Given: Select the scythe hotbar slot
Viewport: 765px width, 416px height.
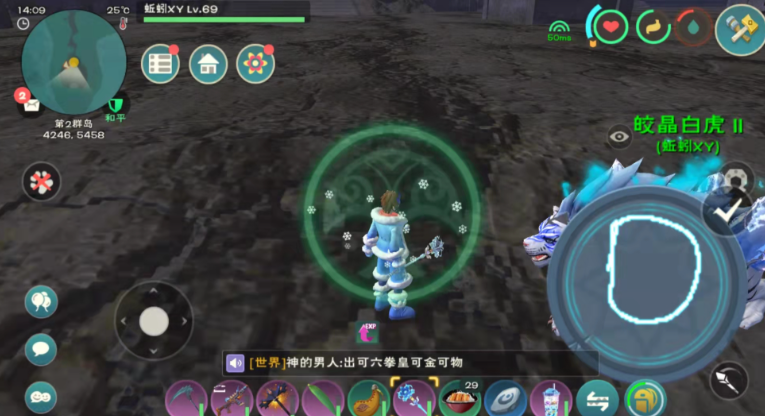Looking at the screenshot, I should 184,400.
